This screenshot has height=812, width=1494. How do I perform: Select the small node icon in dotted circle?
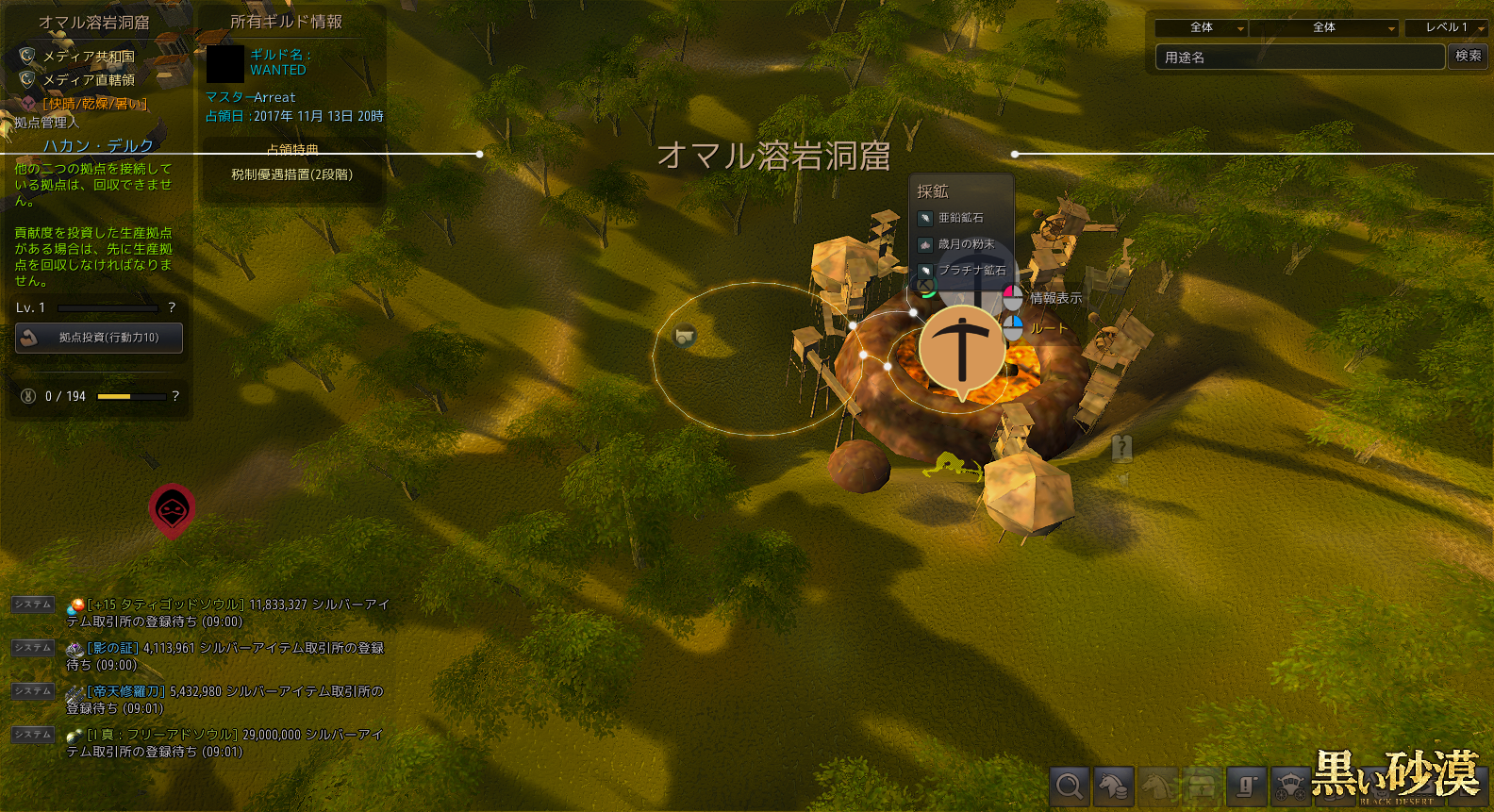pyautogui.click(x=685, y=336)
